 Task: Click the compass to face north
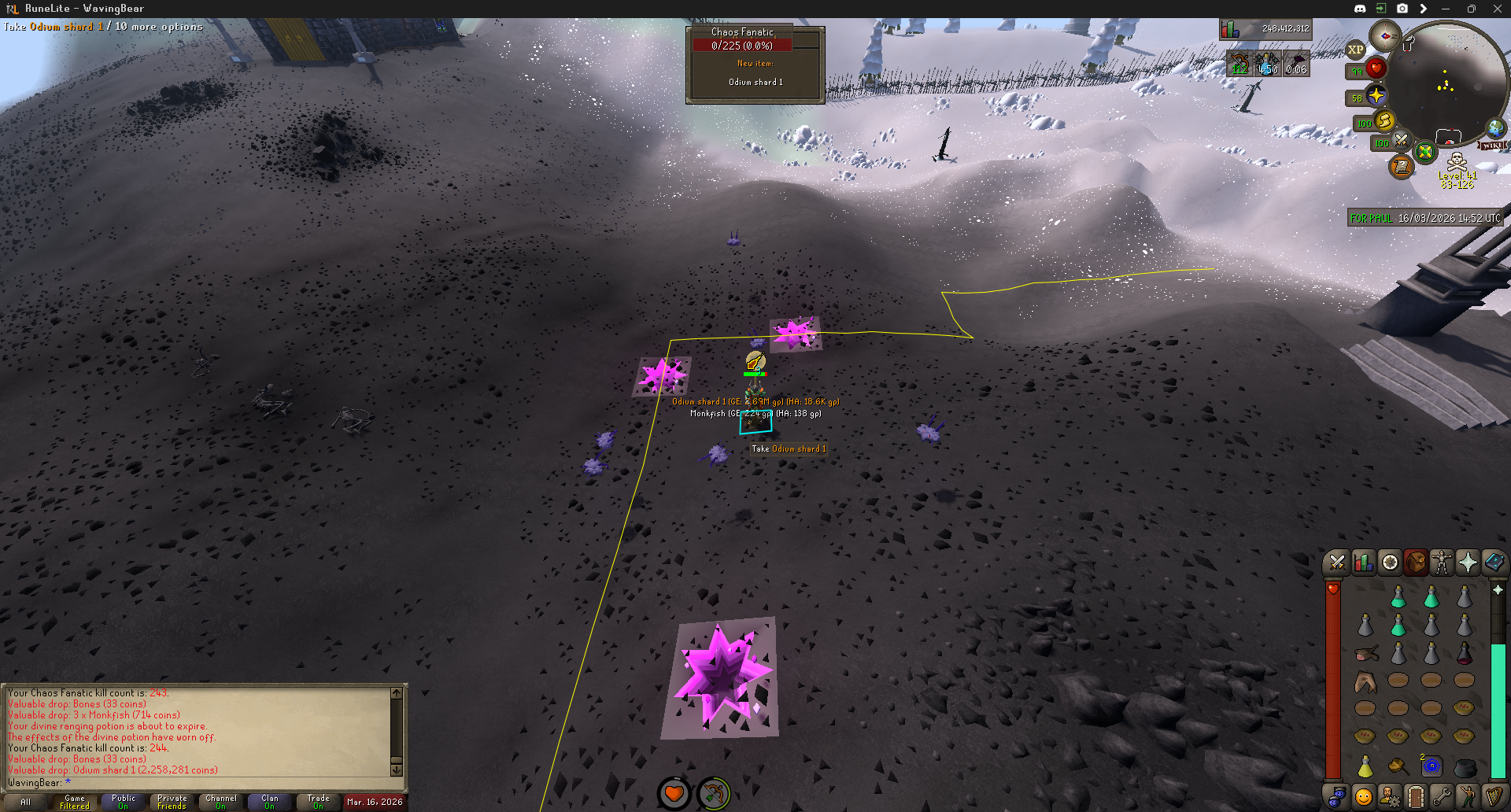click(x=1385, y=35)
